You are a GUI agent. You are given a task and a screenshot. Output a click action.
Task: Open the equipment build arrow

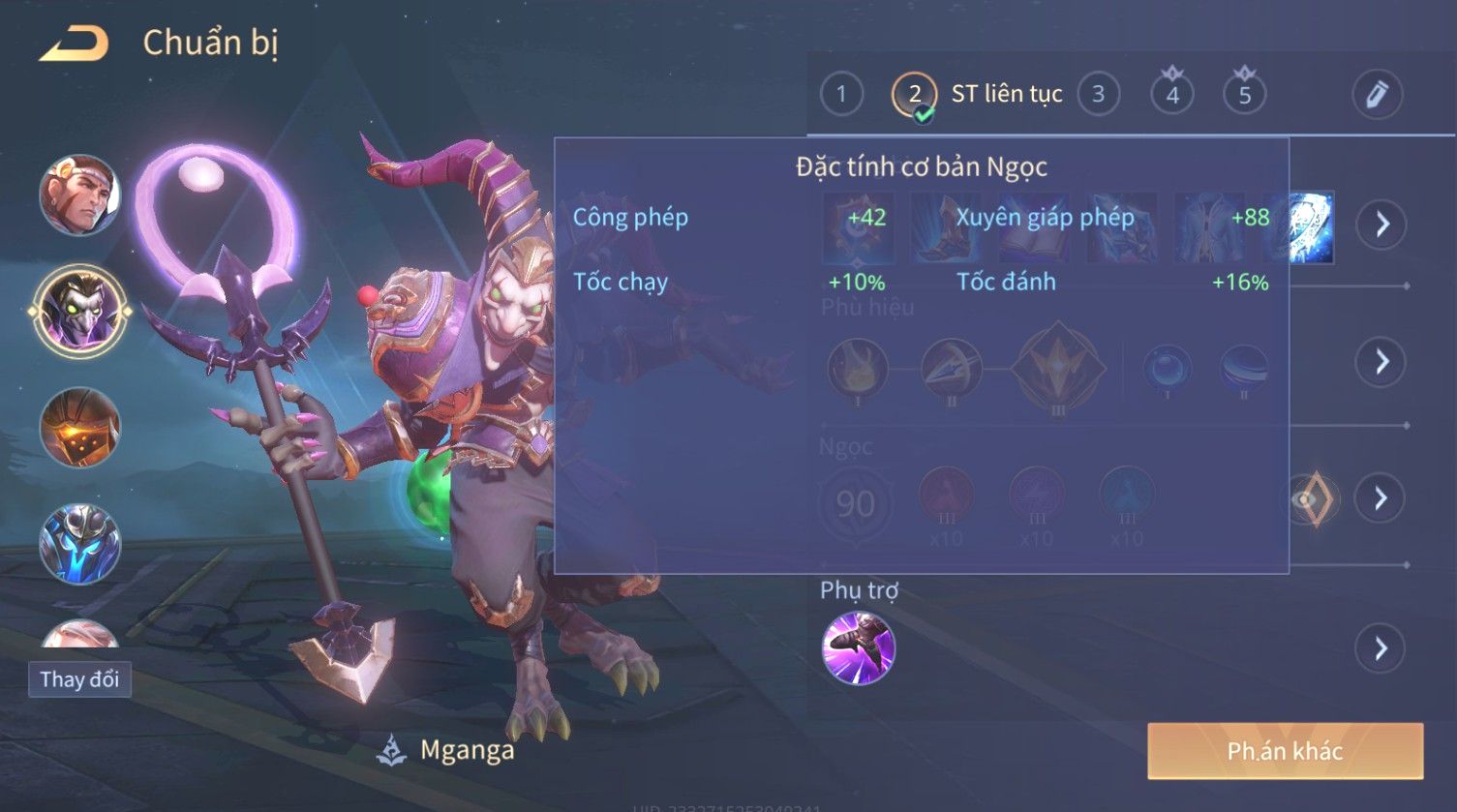click(1381, 225)
